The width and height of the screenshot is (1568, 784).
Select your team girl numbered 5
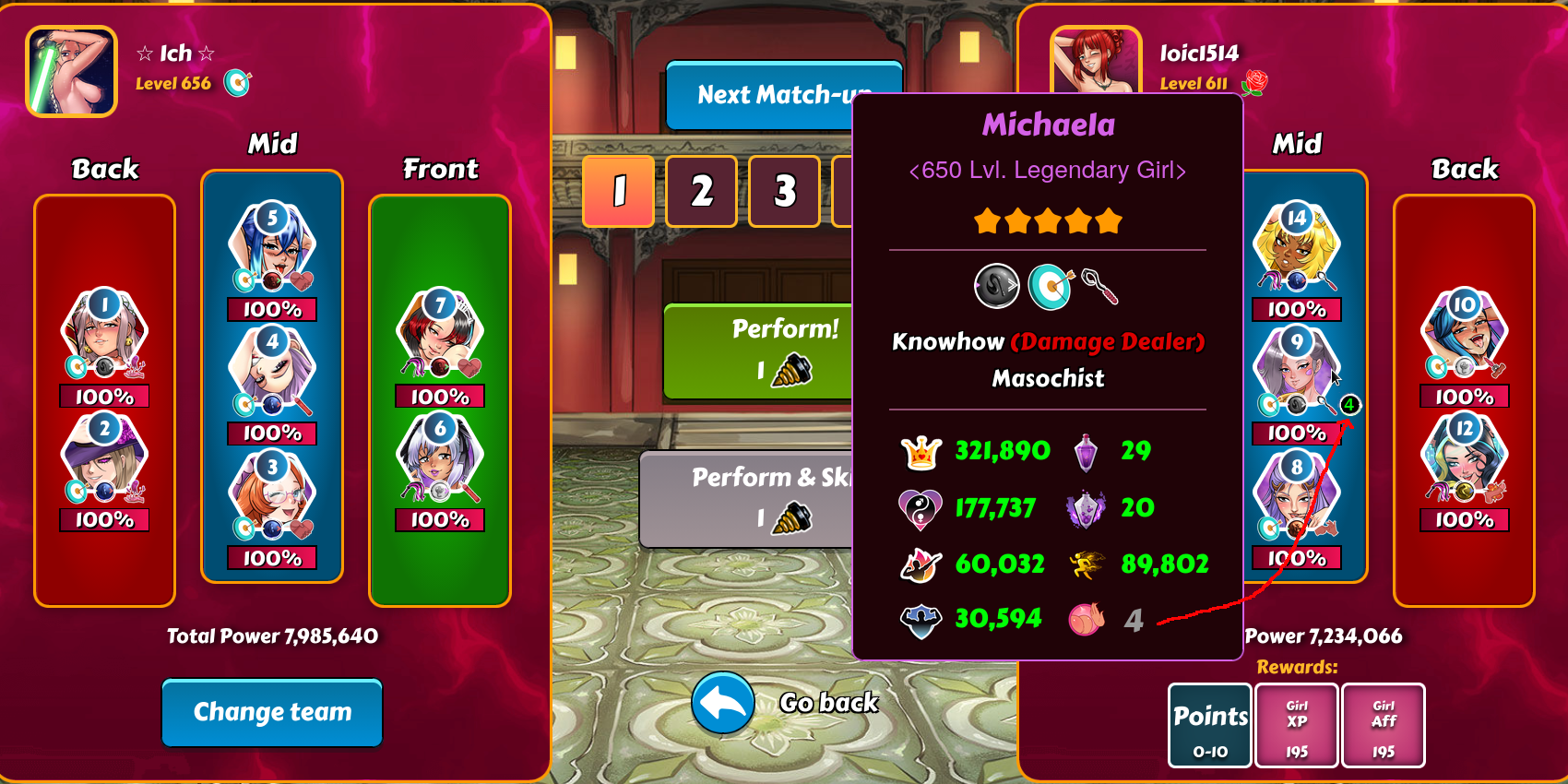coord(272,249)
